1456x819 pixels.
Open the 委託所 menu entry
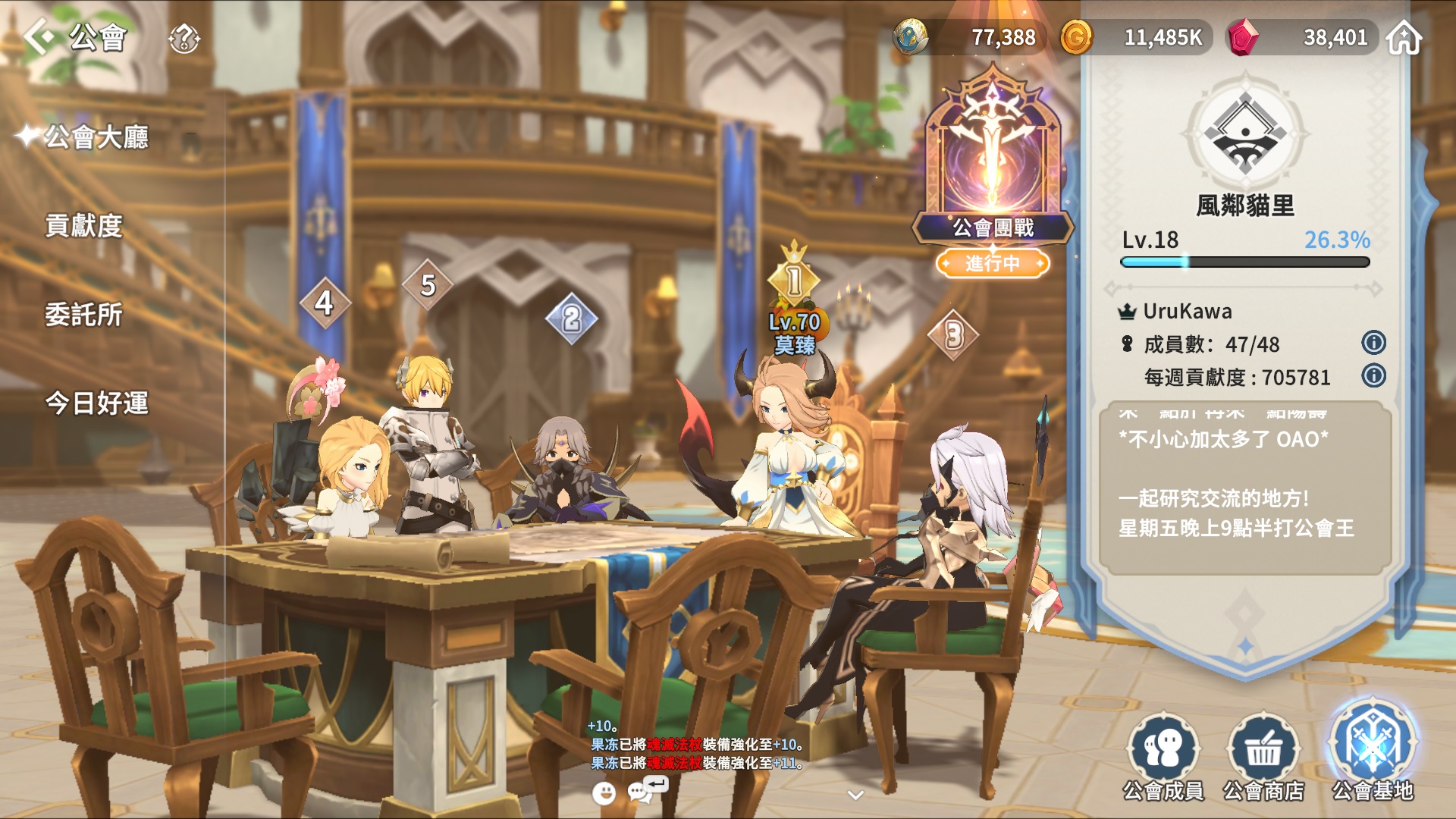pos(83,314)
